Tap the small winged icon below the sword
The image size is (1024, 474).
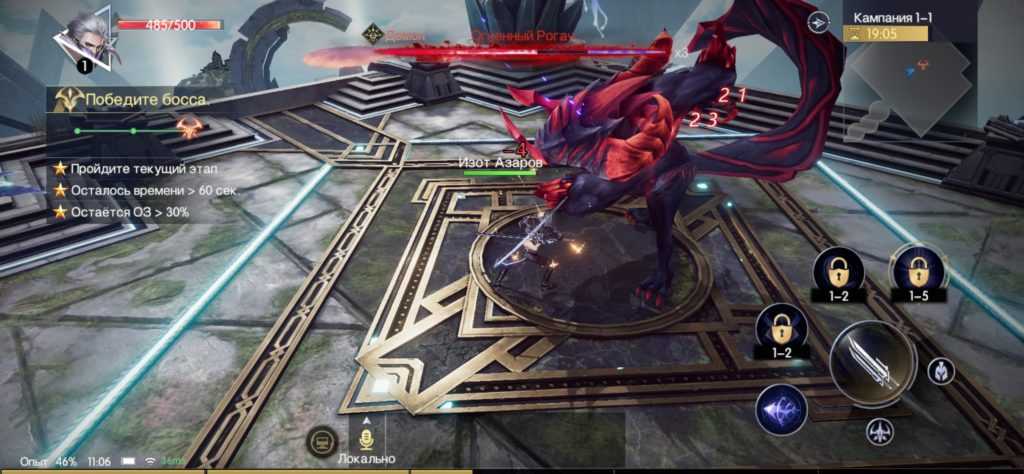coord(877,432)
